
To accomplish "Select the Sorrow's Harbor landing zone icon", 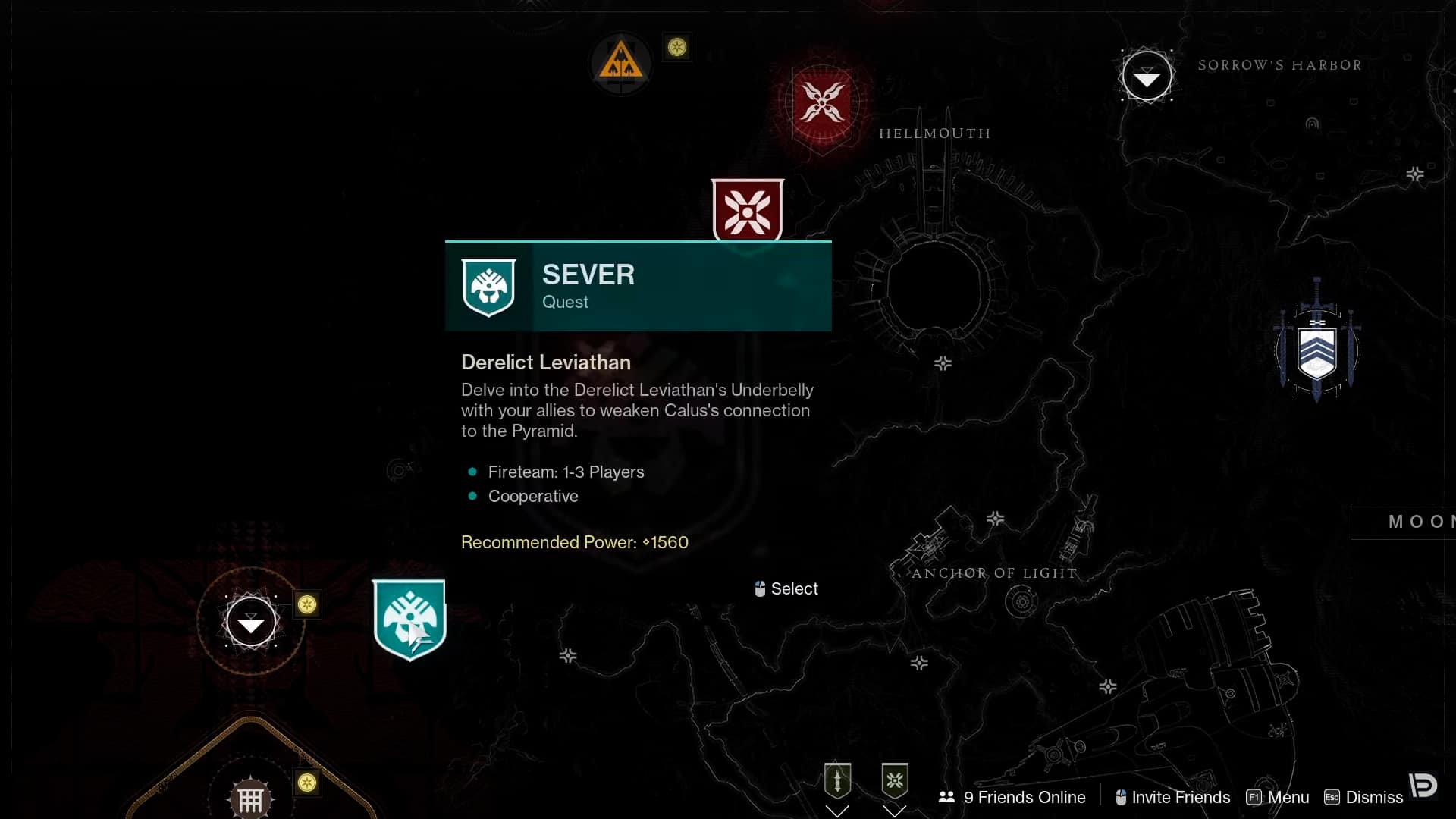I will pyautogui.click(x=1147, y=75).
